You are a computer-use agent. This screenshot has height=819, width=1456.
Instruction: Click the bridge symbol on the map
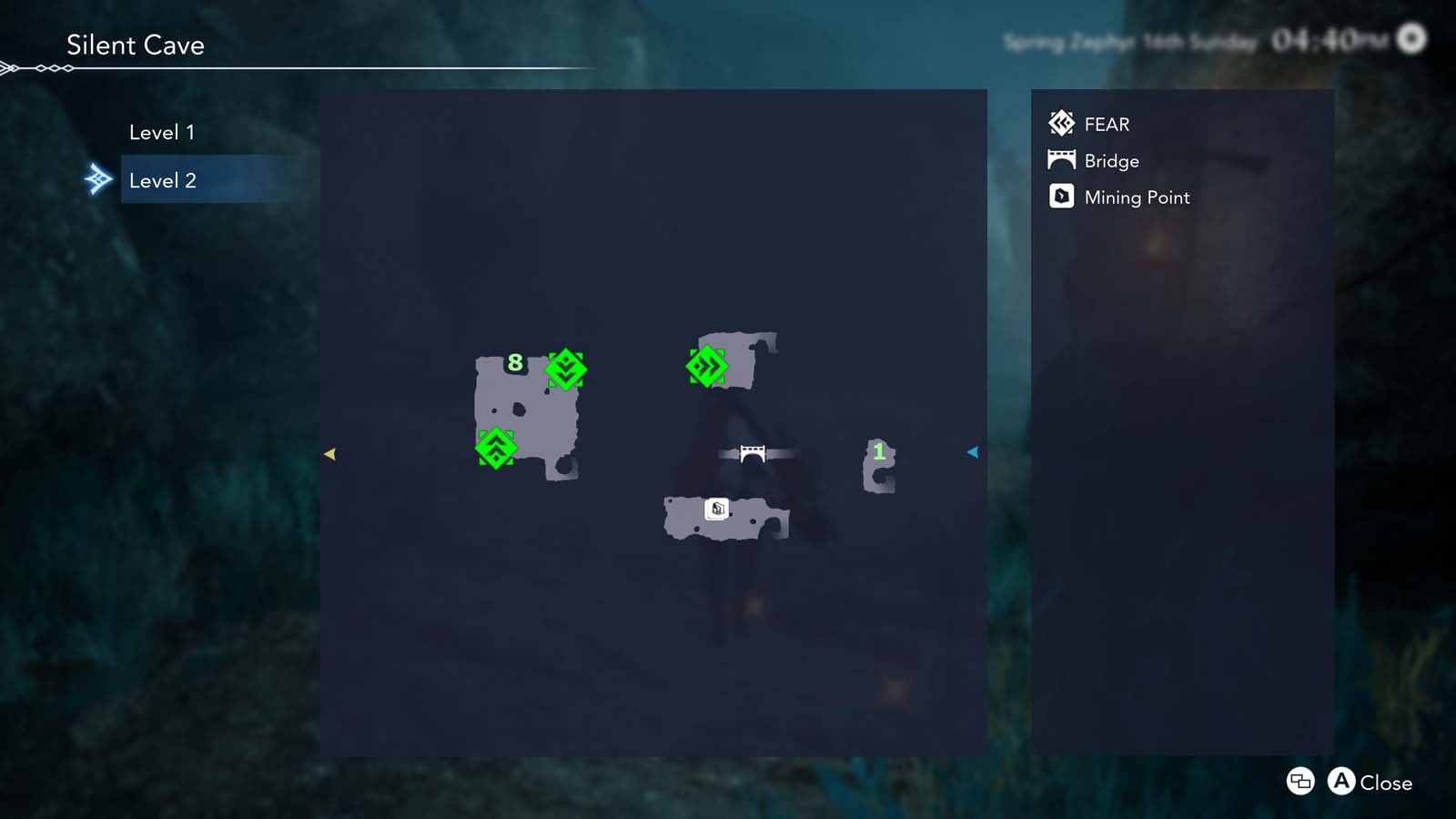coord(753,452)
